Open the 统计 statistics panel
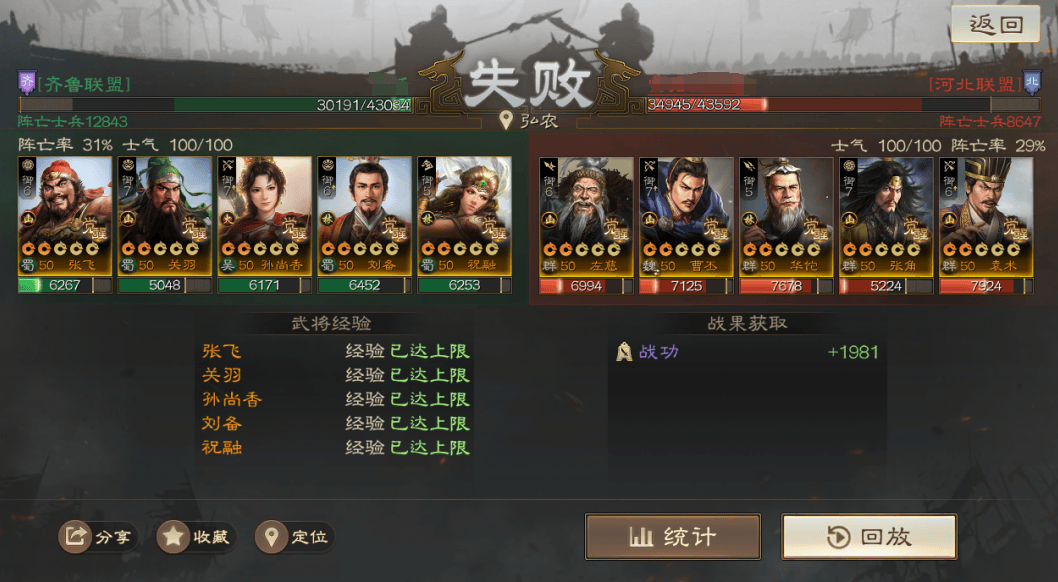1058x582 pixels. pos(672,537)
